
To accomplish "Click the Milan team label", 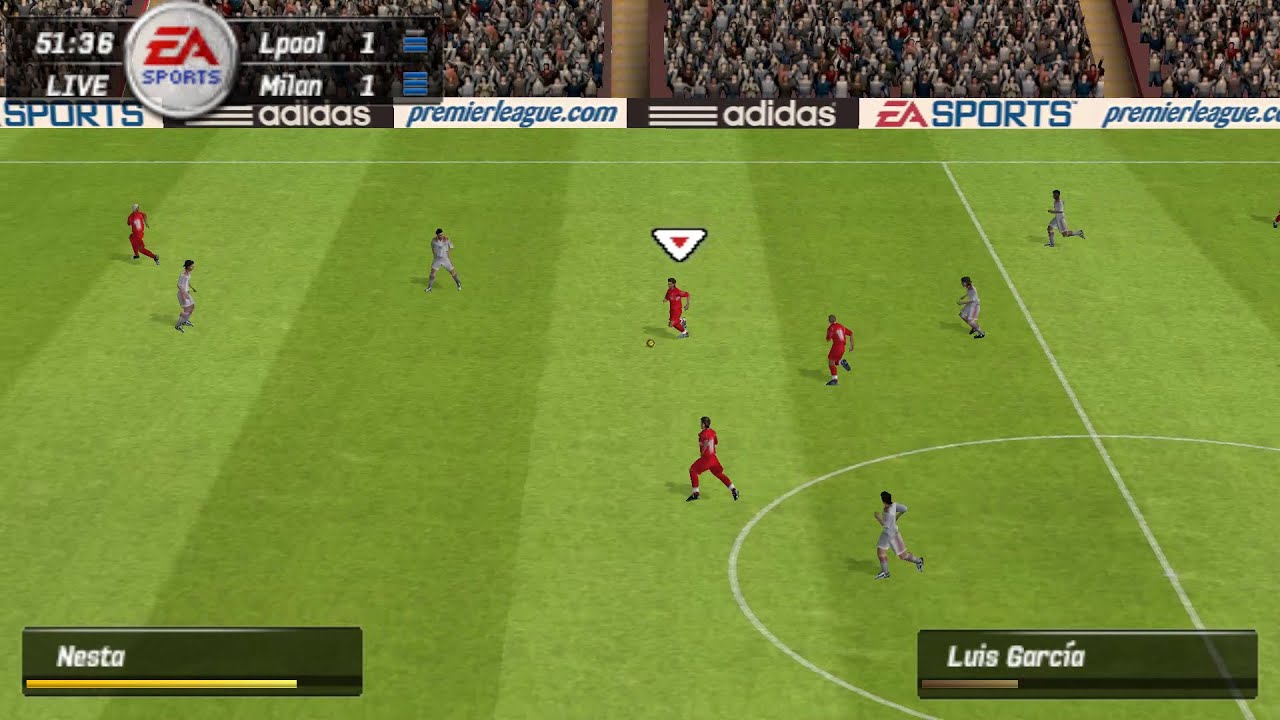I will click(293, 85).
